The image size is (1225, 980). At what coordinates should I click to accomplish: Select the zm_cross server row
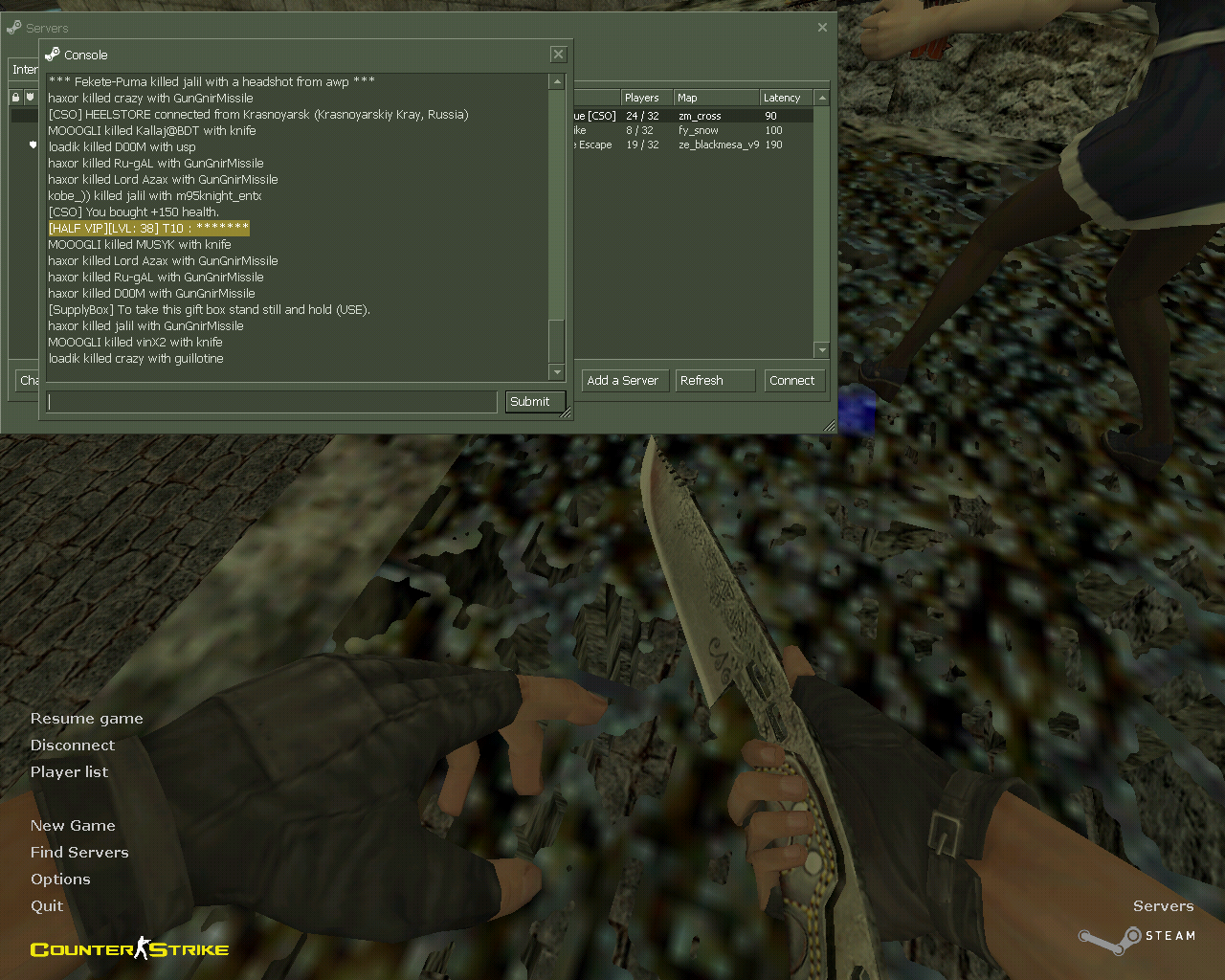(x=699, y=116)
